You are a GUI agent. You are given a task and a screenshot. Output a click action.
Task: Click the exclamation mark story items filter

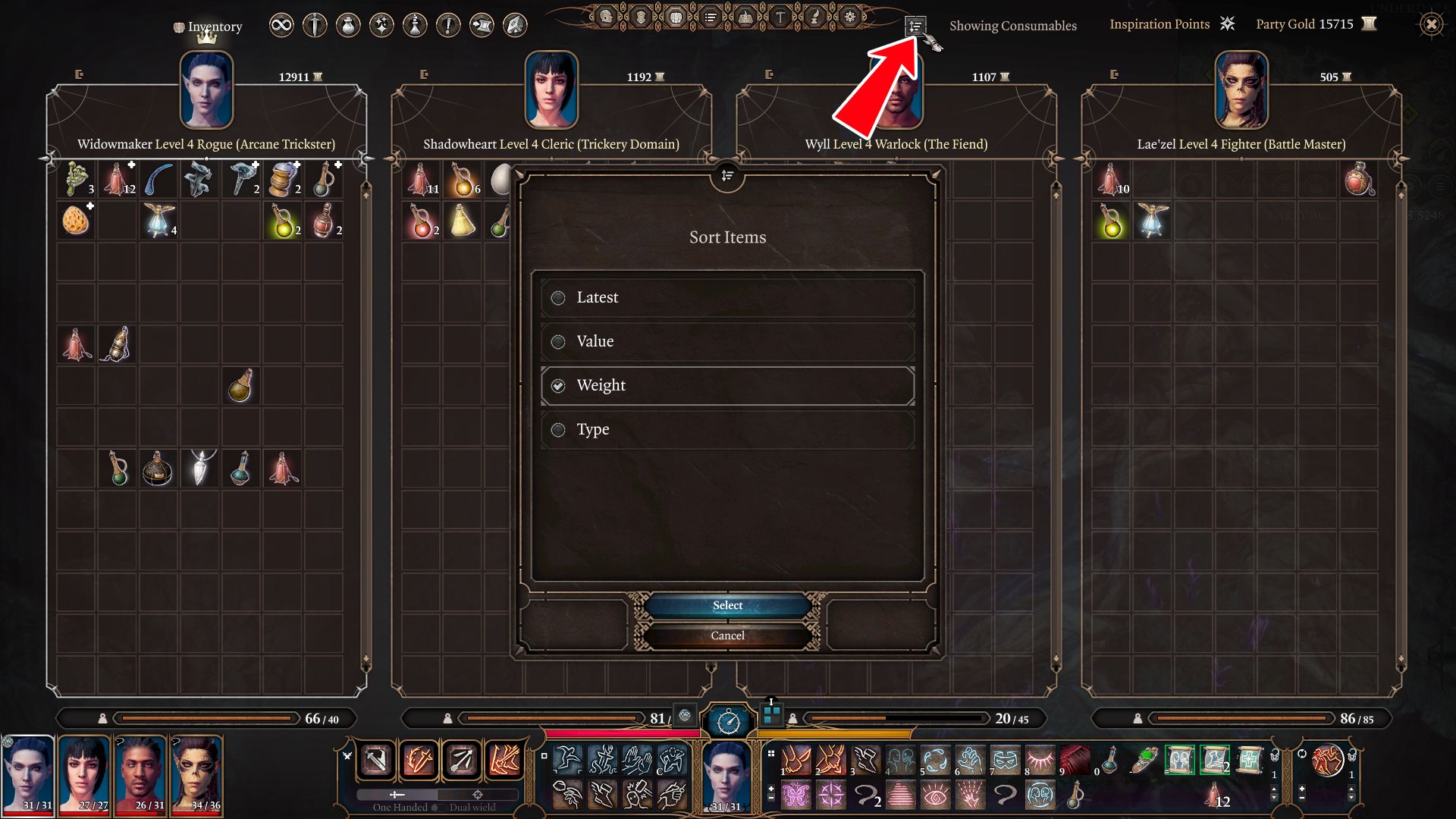click(x=448, y=25)
